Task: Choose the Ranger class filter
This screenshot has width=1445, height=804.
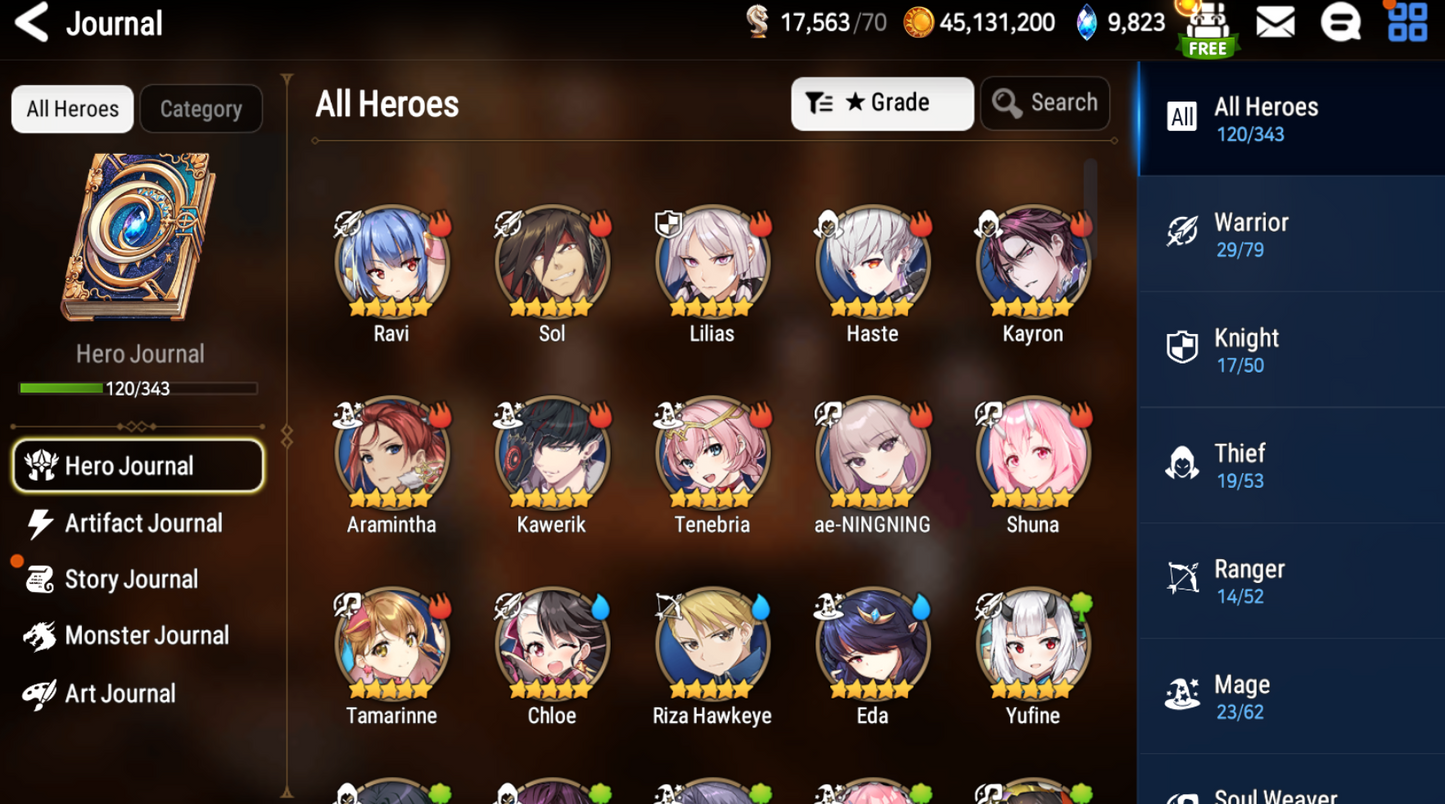Action: [x=1290, y=581]
